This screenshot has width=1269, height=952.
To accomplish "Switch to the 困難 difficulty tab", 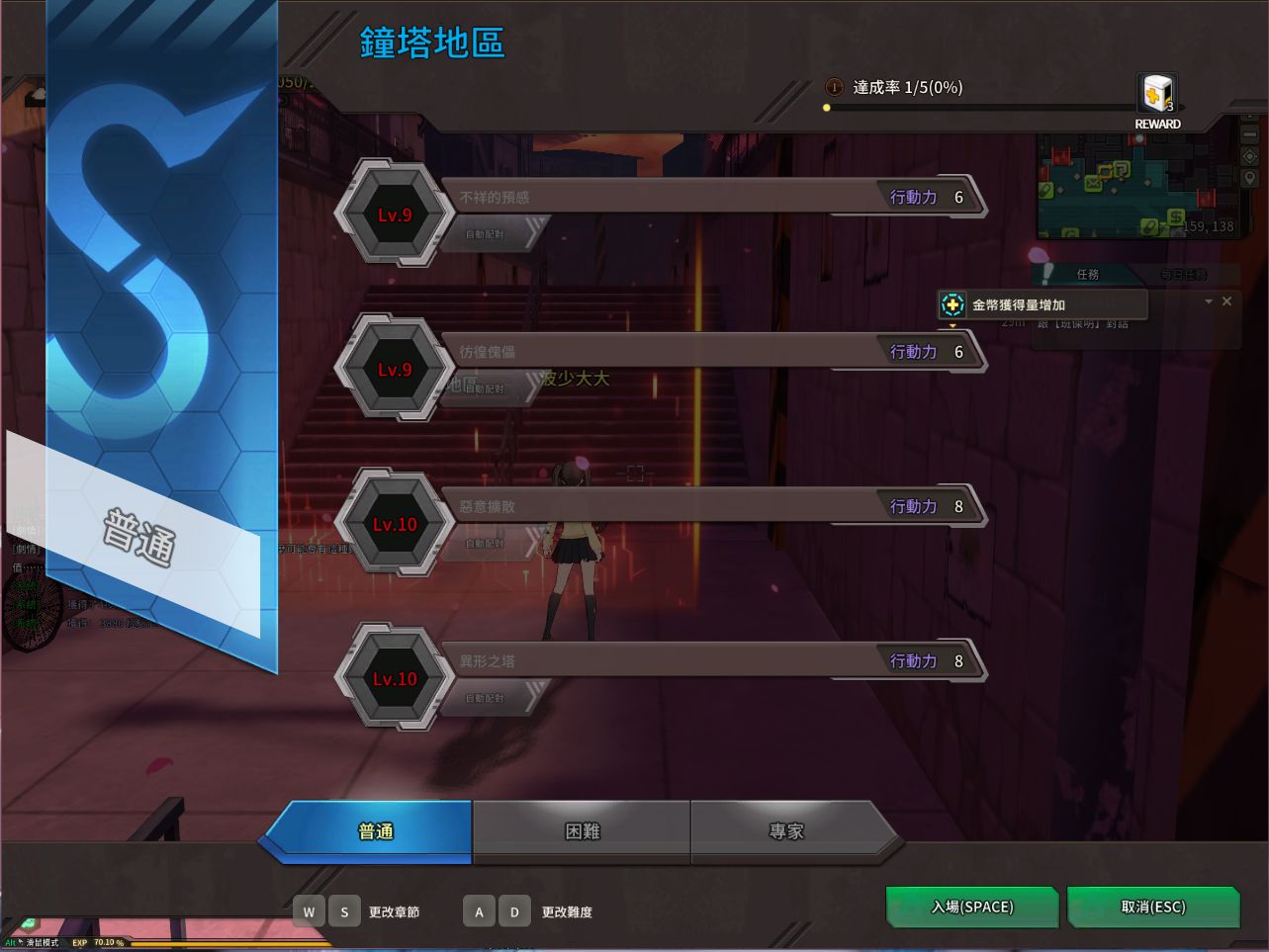I will [581, 830].
